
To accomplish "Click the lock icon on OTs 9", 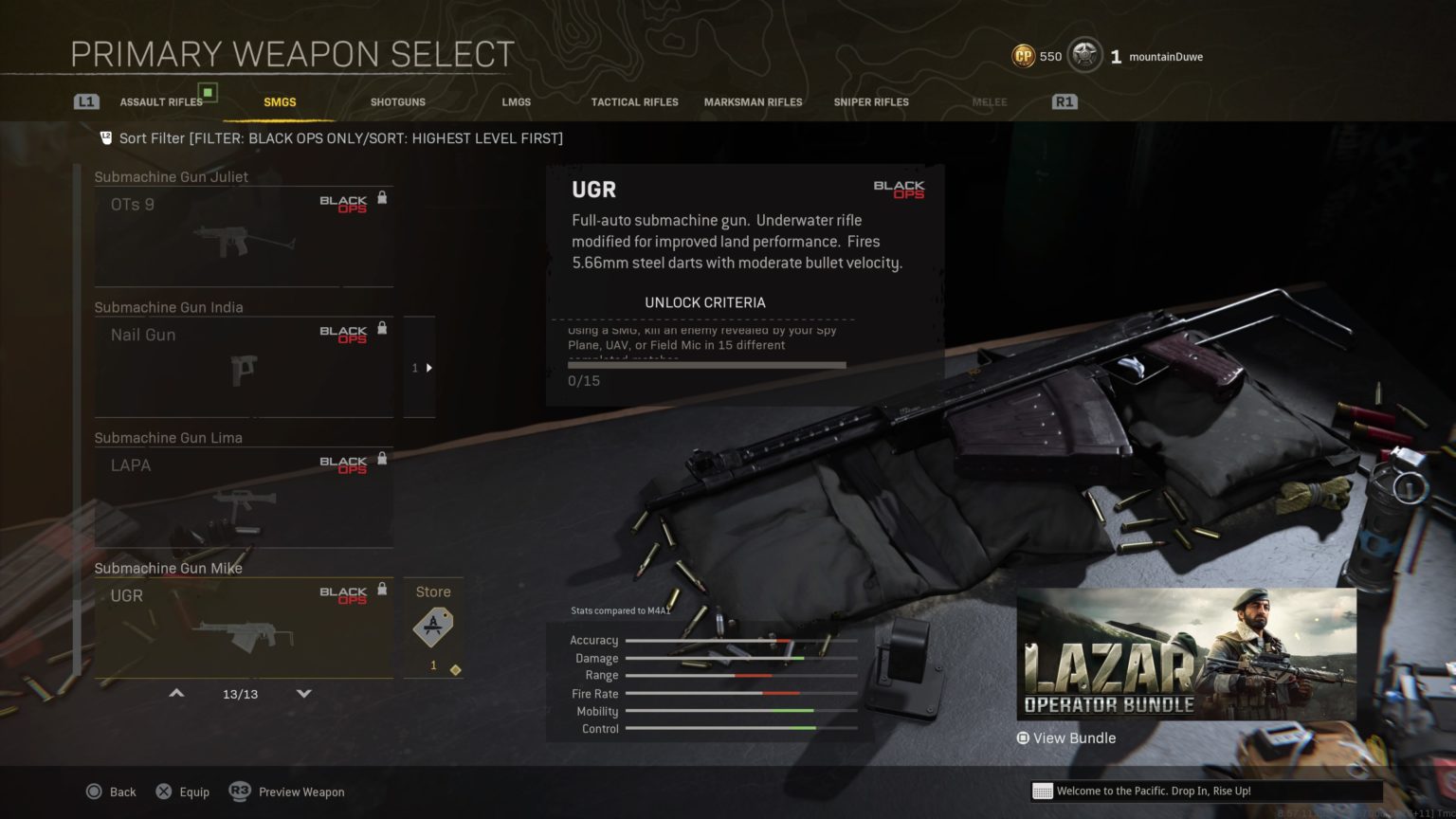I will click(383, 196).
